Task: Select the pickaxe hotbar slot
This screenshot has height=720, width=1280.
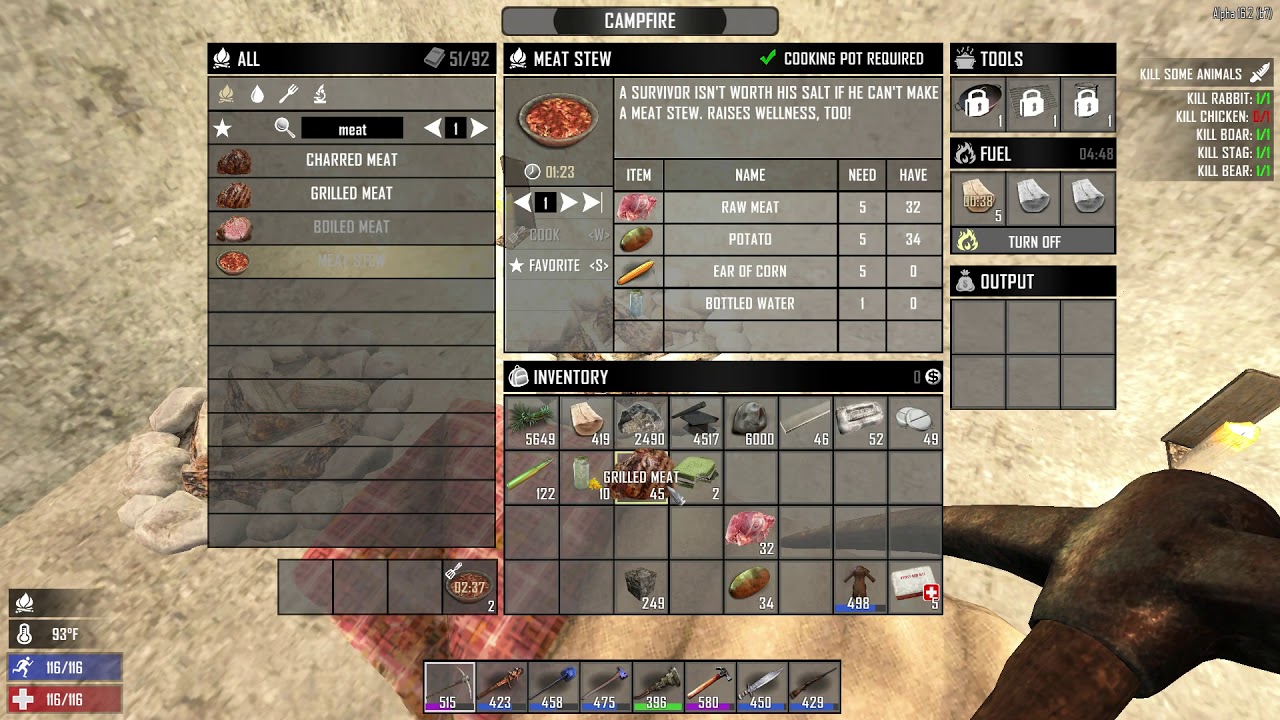Action: click(x=450, y=687)
